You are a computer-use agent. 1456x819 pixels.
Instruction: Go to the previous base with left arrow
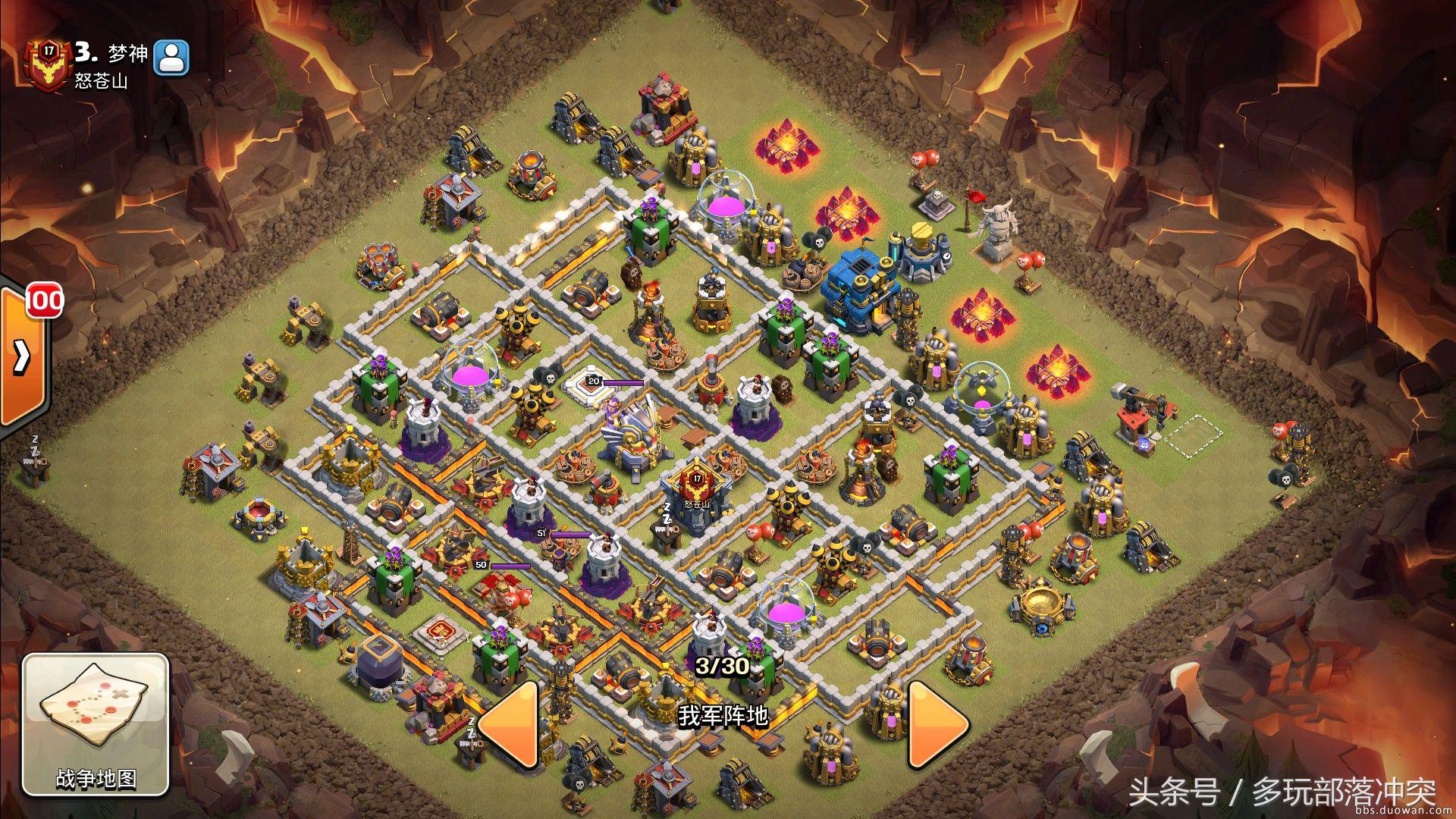pos(510,724)
